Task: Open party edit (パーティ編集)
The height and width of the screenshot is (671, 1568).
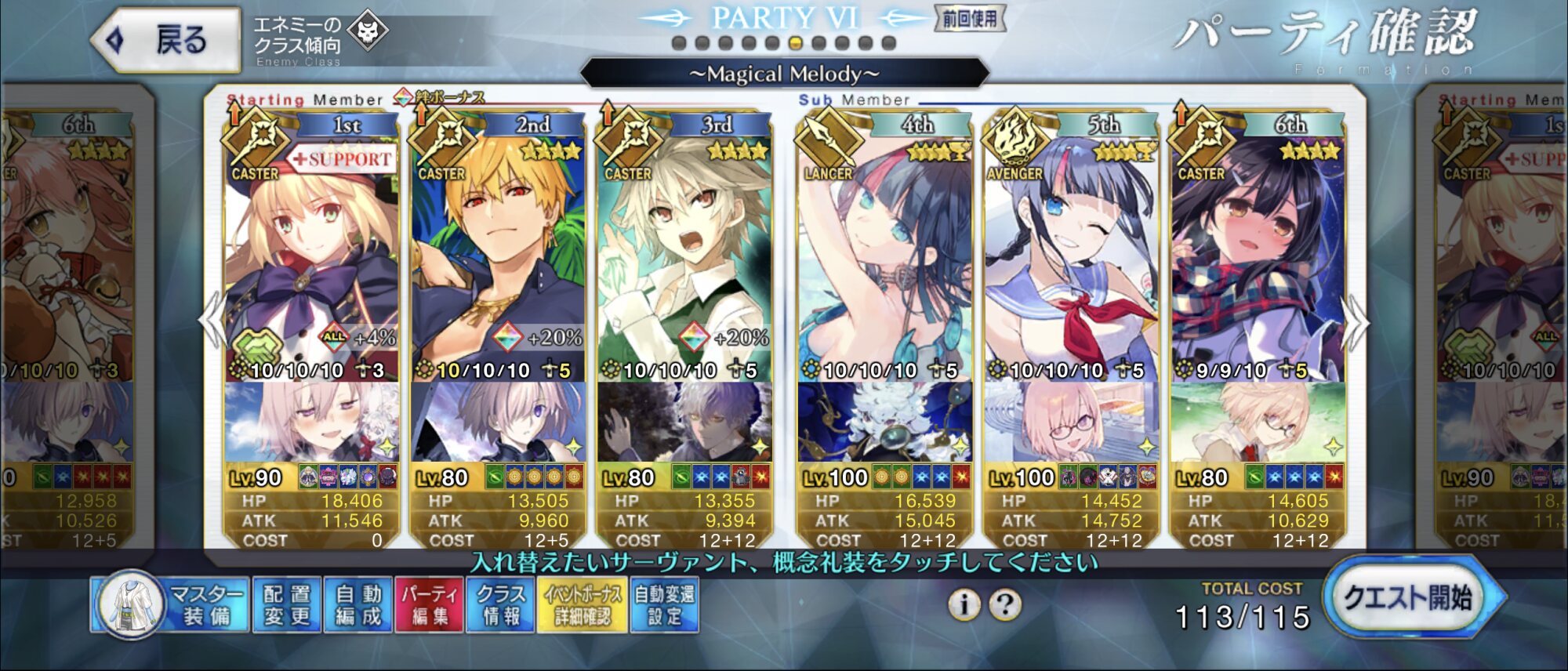Action: [430, 605]
